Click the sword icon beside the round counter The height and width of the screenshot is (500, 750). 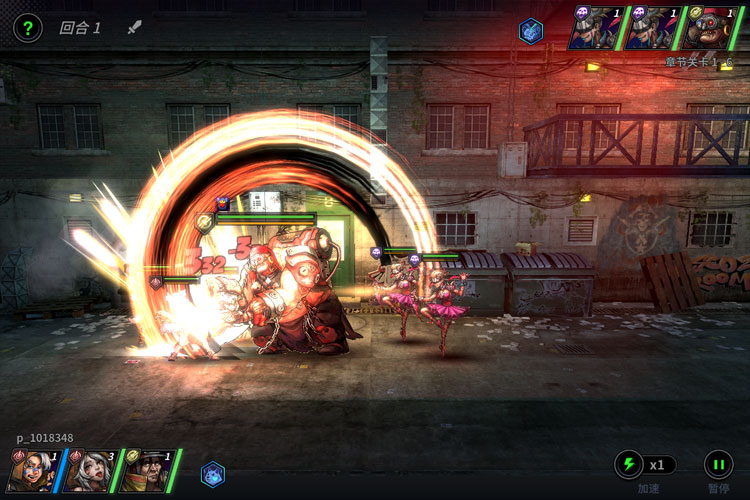(135, 27)
